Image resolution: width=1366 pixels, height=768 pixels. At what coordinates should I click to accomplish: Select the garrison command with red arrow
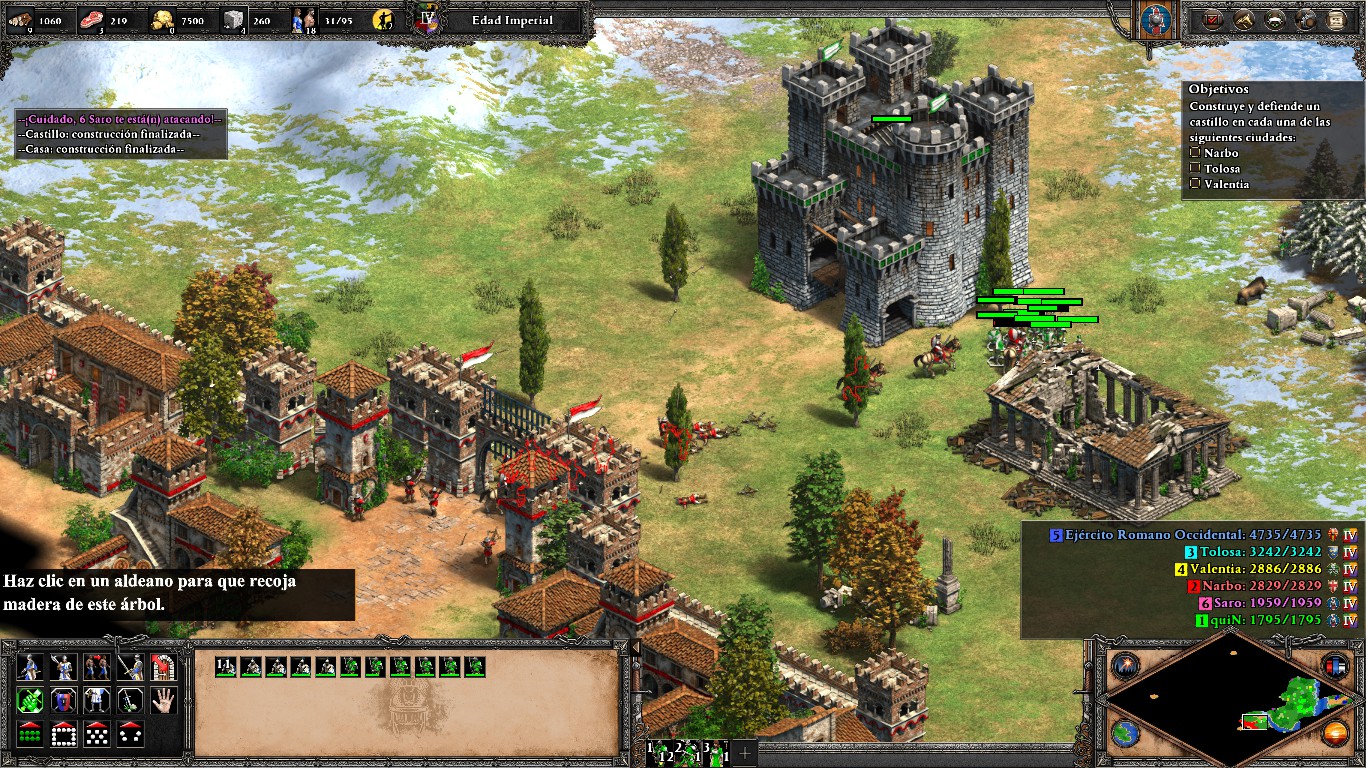(x=163, y=667)
